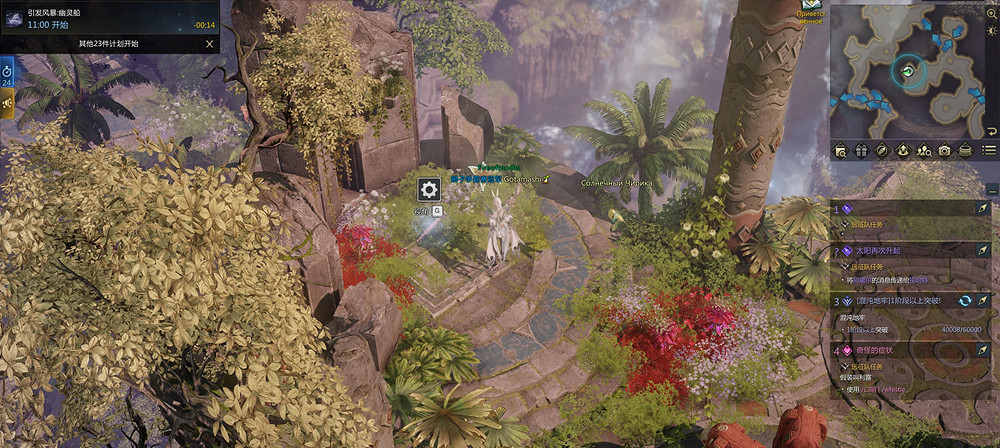
Task: Click the gear interaction icon
Action: tap(429, 189)
